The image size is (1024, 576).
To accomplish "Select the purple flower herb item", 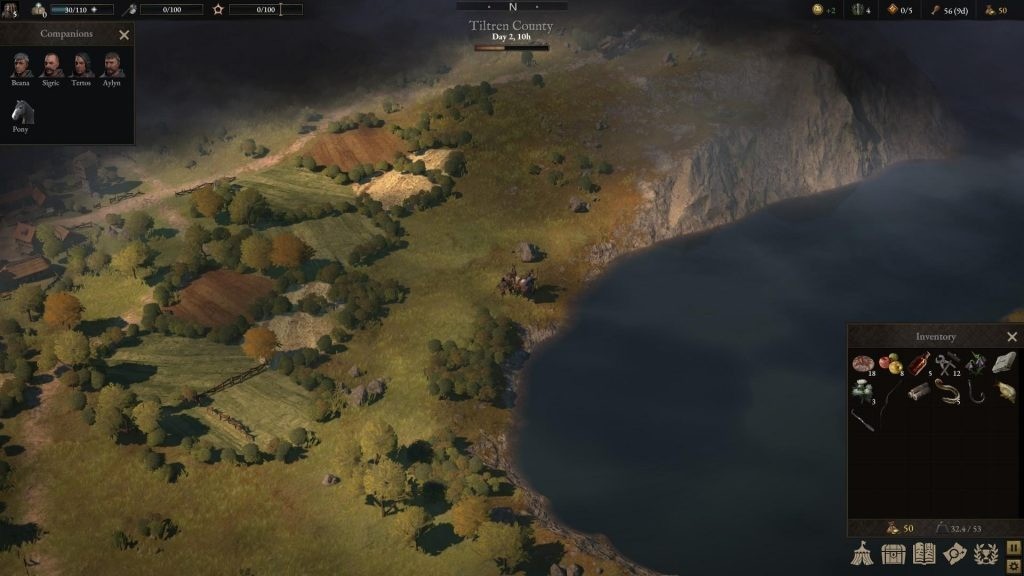I will 976,364.
